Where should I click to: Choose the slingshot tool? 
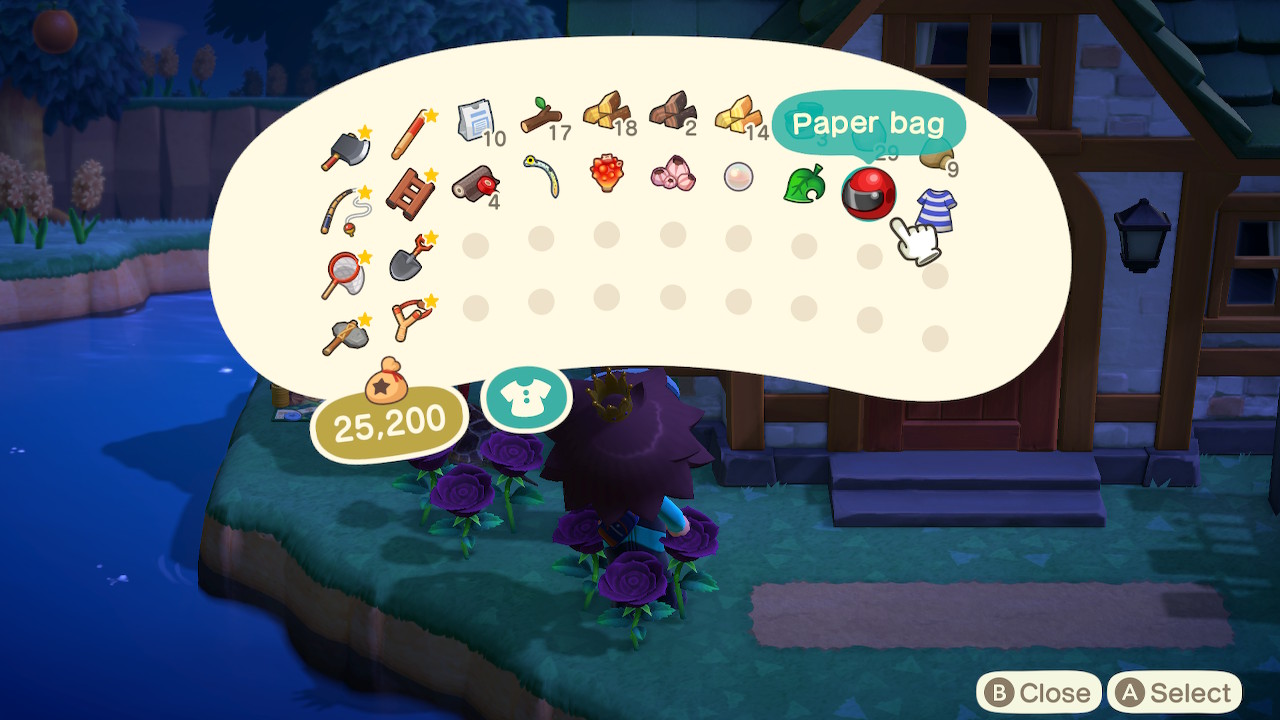pyautogui.click(x=411, y=317)
